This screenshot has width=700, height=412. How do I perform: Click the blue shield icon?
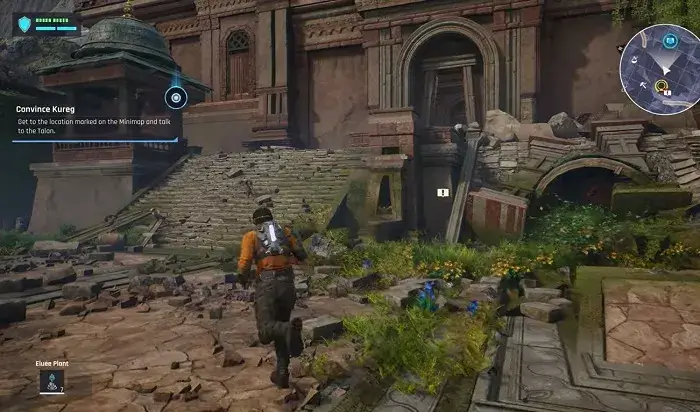pos(23,23)
